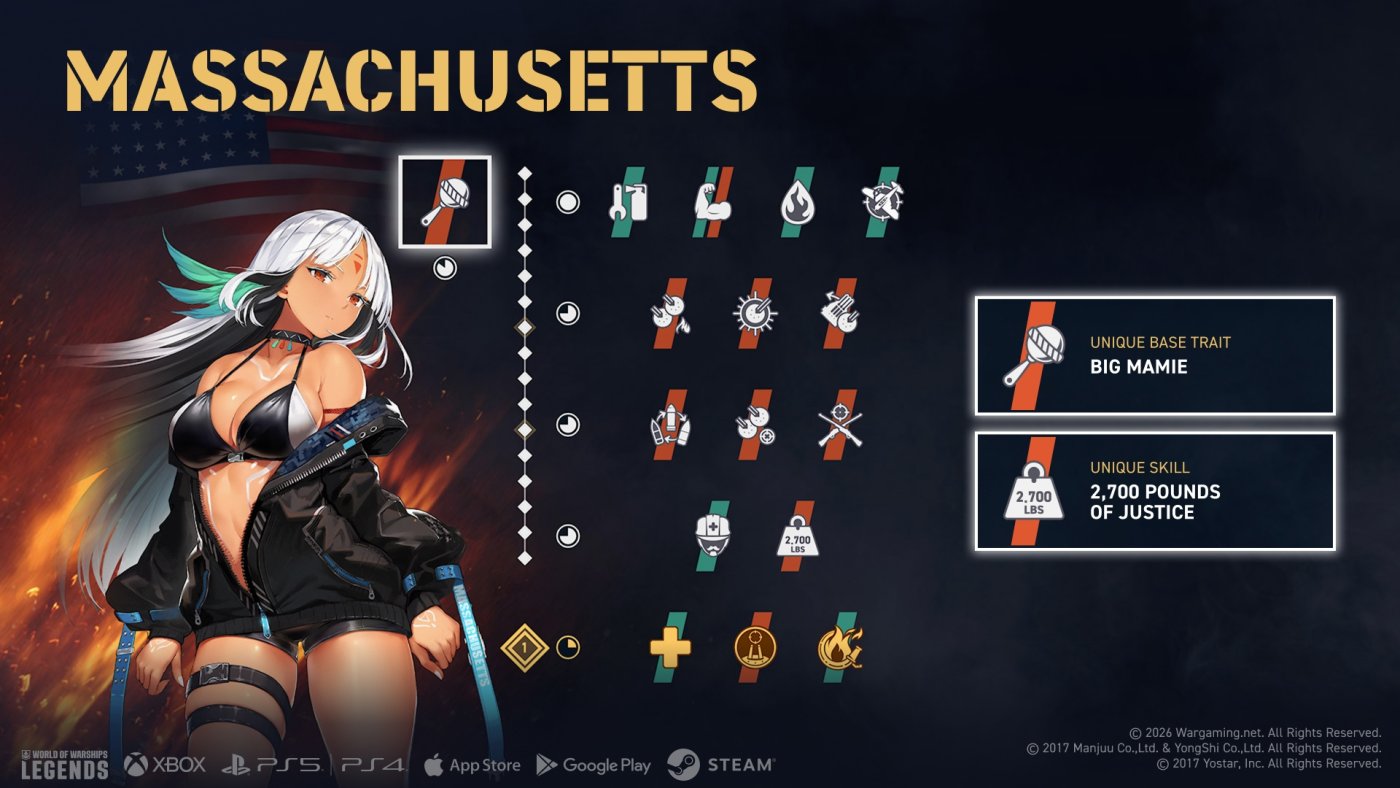Select the shell swap cycle skill
This screenshot has width=1400, height=788.
click(671, 425)
